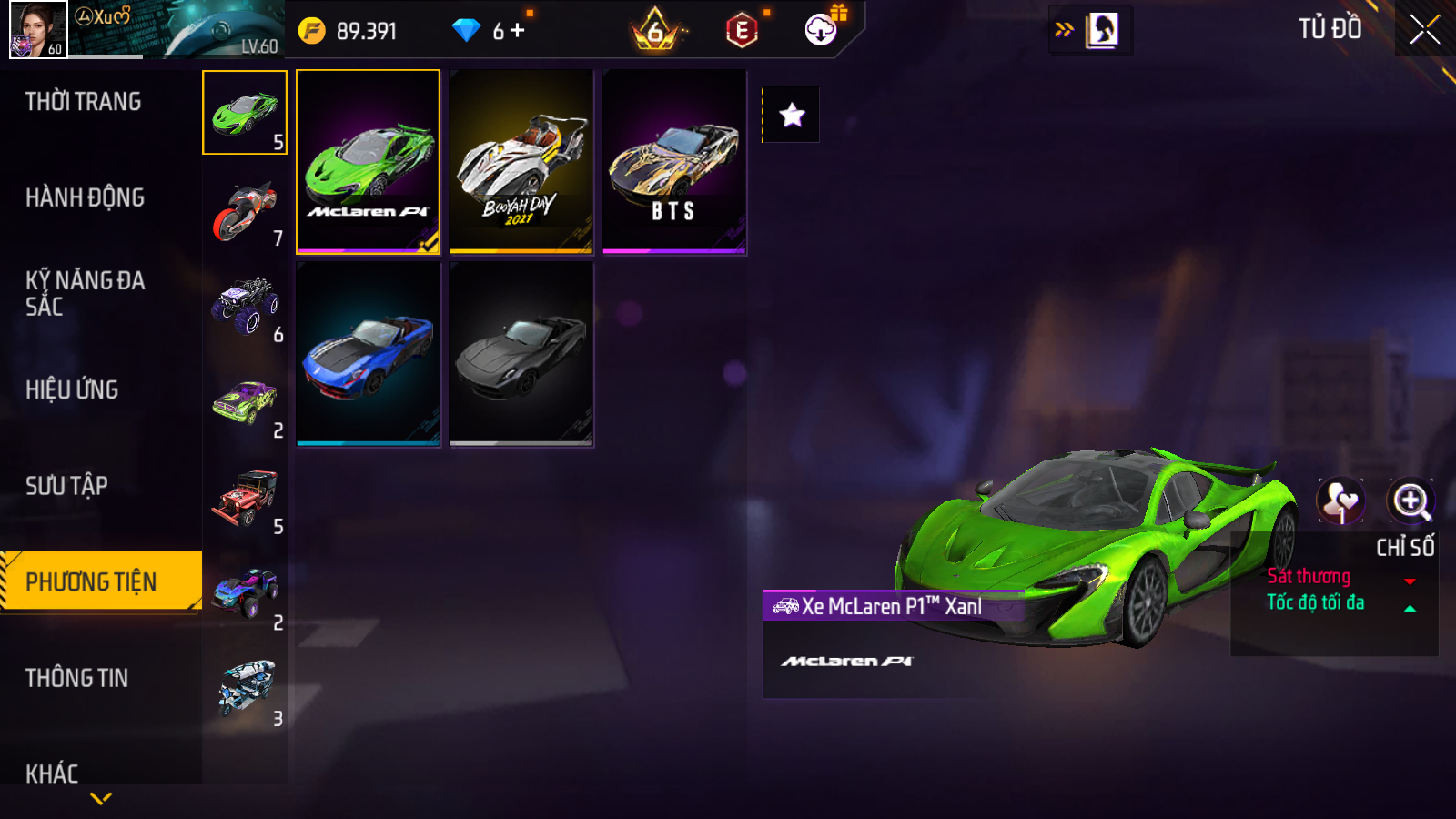This screenshot has height=819, width=1456.
Task: Open the player profile avatar
Action: (38, 29)
